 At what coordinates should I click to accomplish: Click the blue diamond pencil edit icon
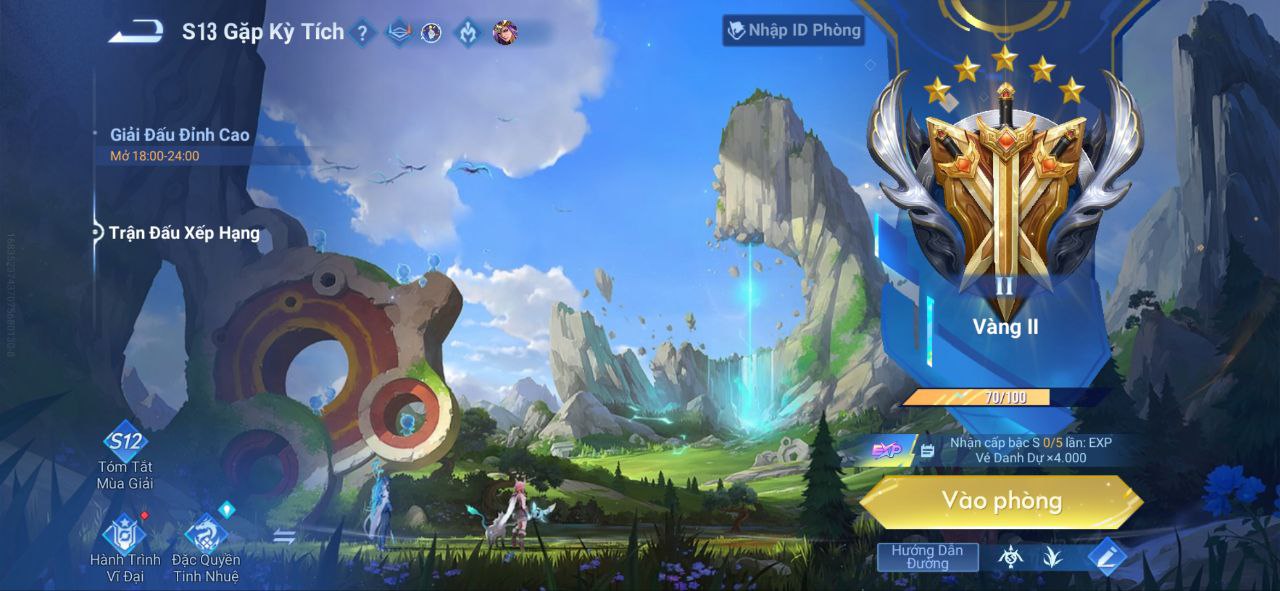(x=1105, y=557)
